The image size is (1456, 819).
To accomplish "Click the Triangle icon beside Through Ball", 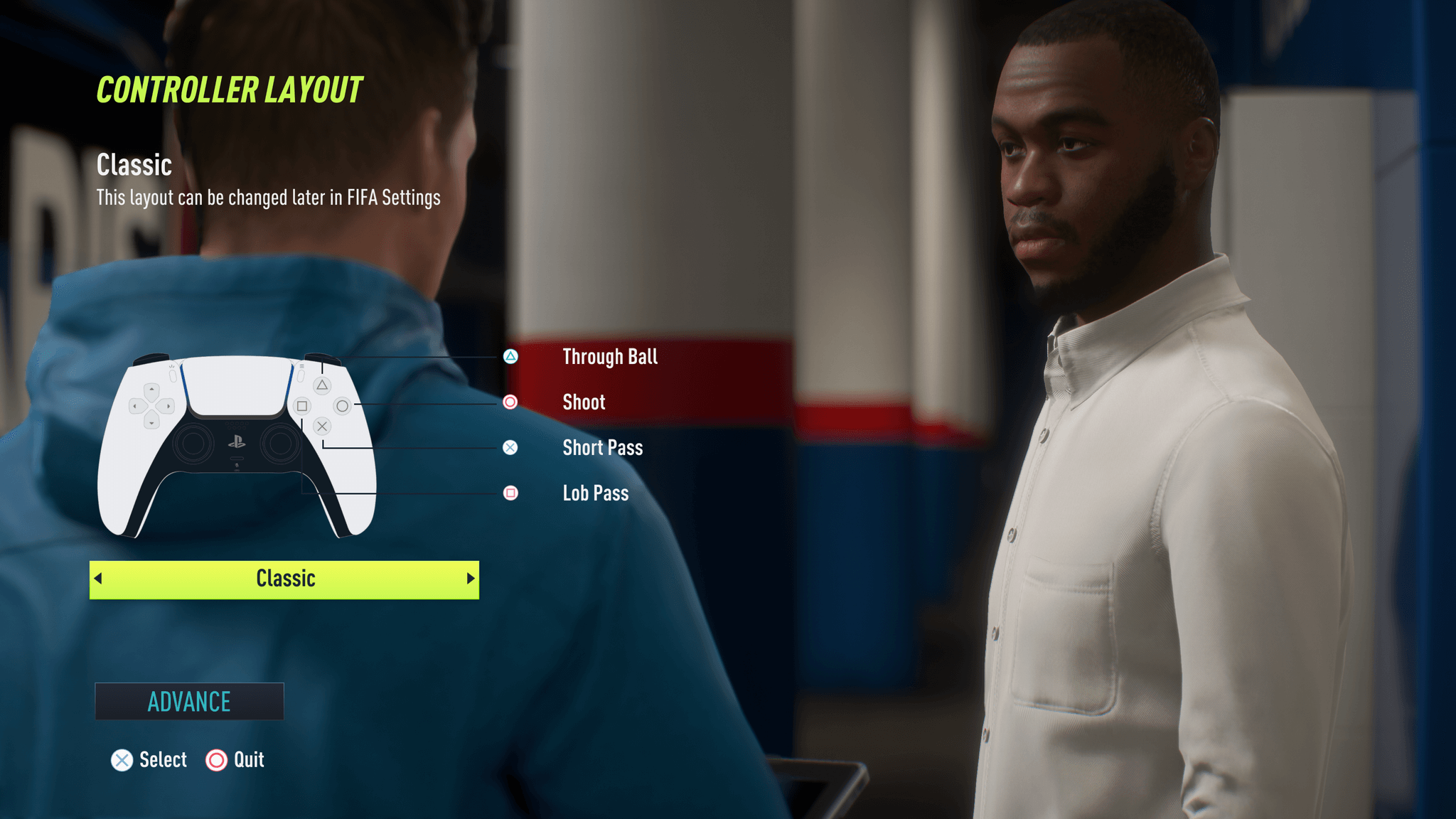I will [510, 357].
